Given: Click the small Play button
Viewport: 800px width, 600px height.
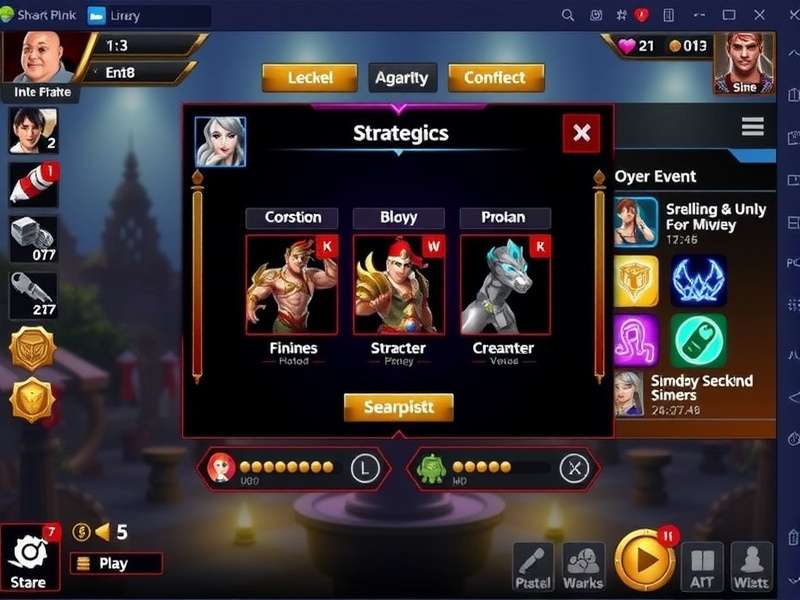Looking at the screenshot, I should pos(115,563).
